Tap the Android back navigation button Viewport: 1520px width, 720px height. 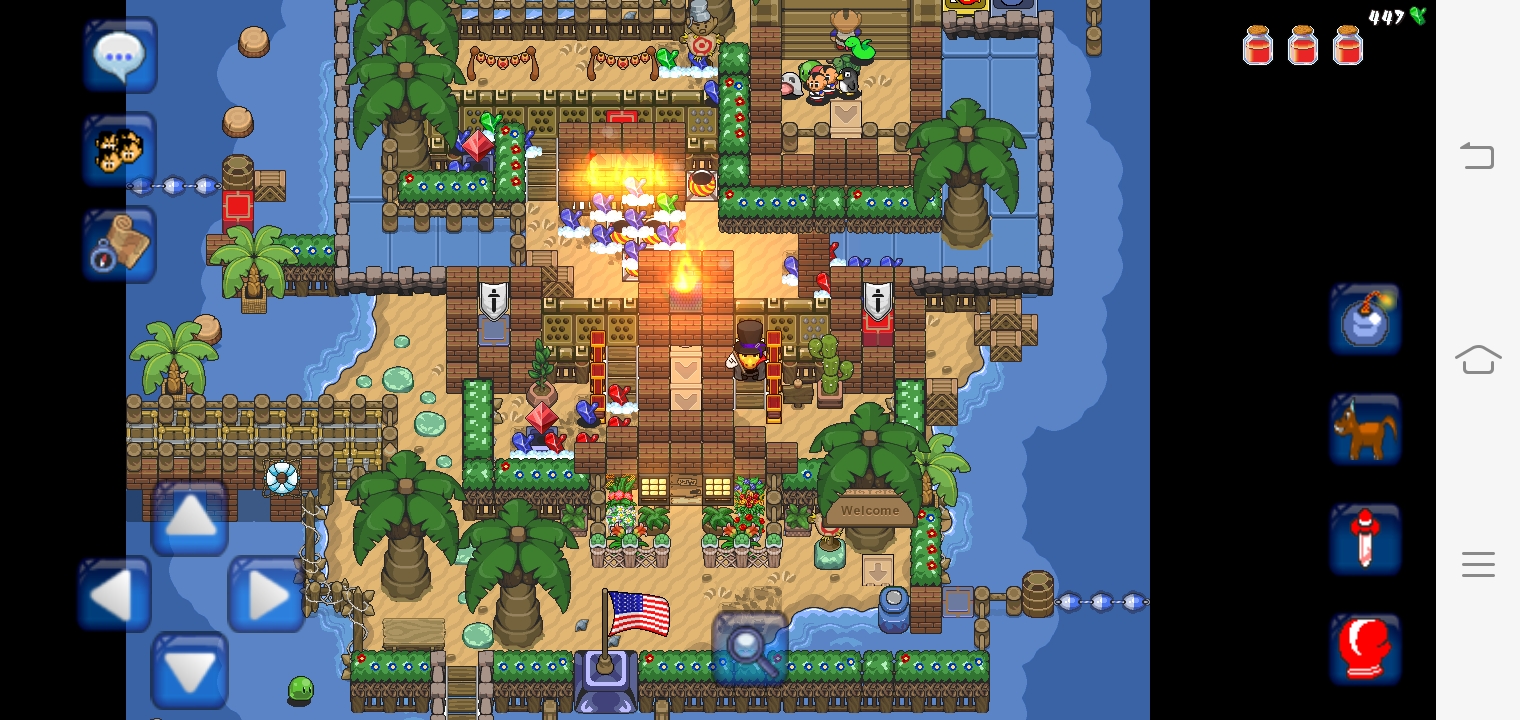tap(1477, 156)
